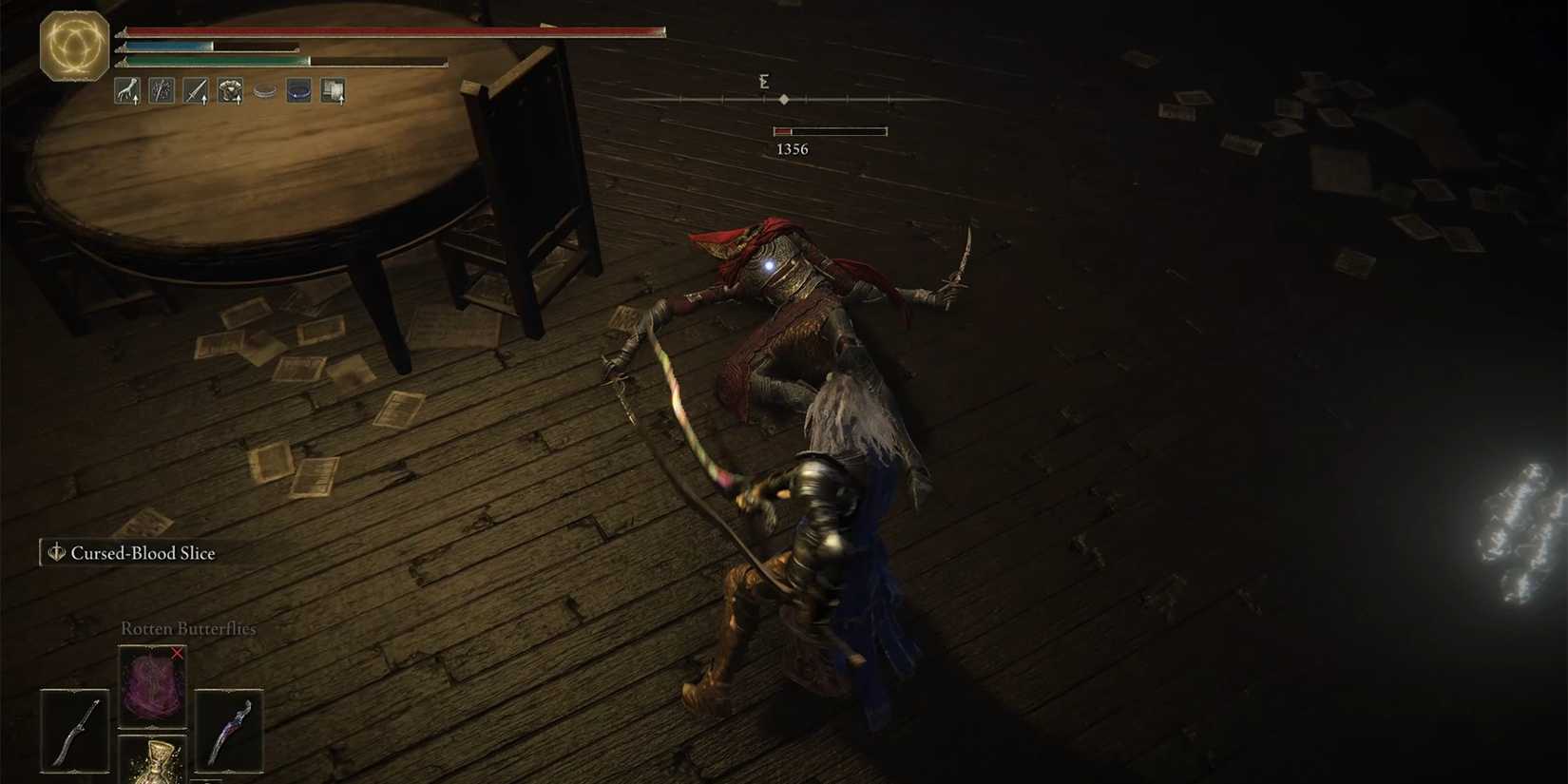Click the Cursed-Blood Slice skill banner
Viewport: 1568px width, 784px height.
click(x=143, y=551)
